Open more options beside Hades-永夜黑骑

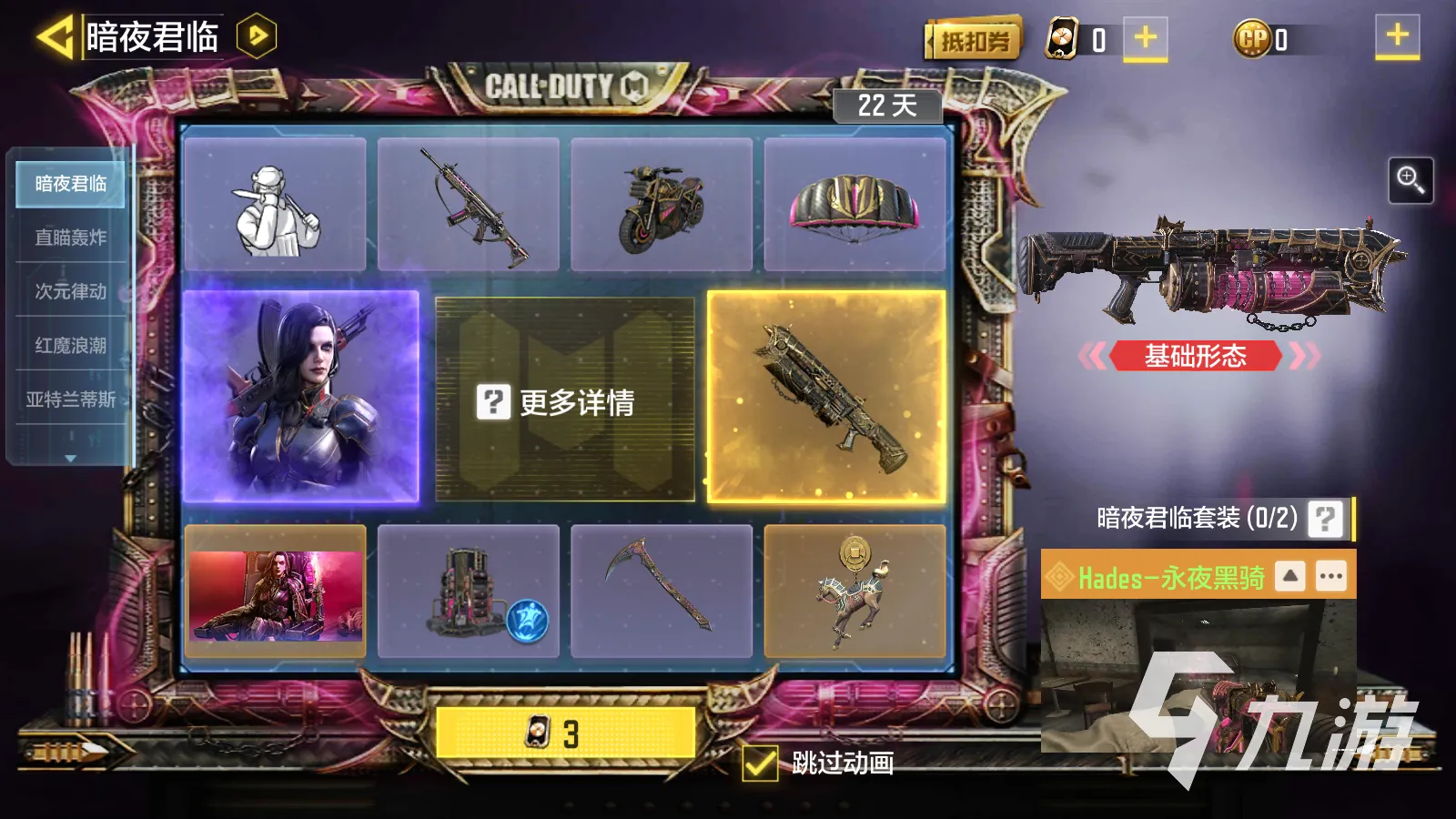coord(1330,576)
